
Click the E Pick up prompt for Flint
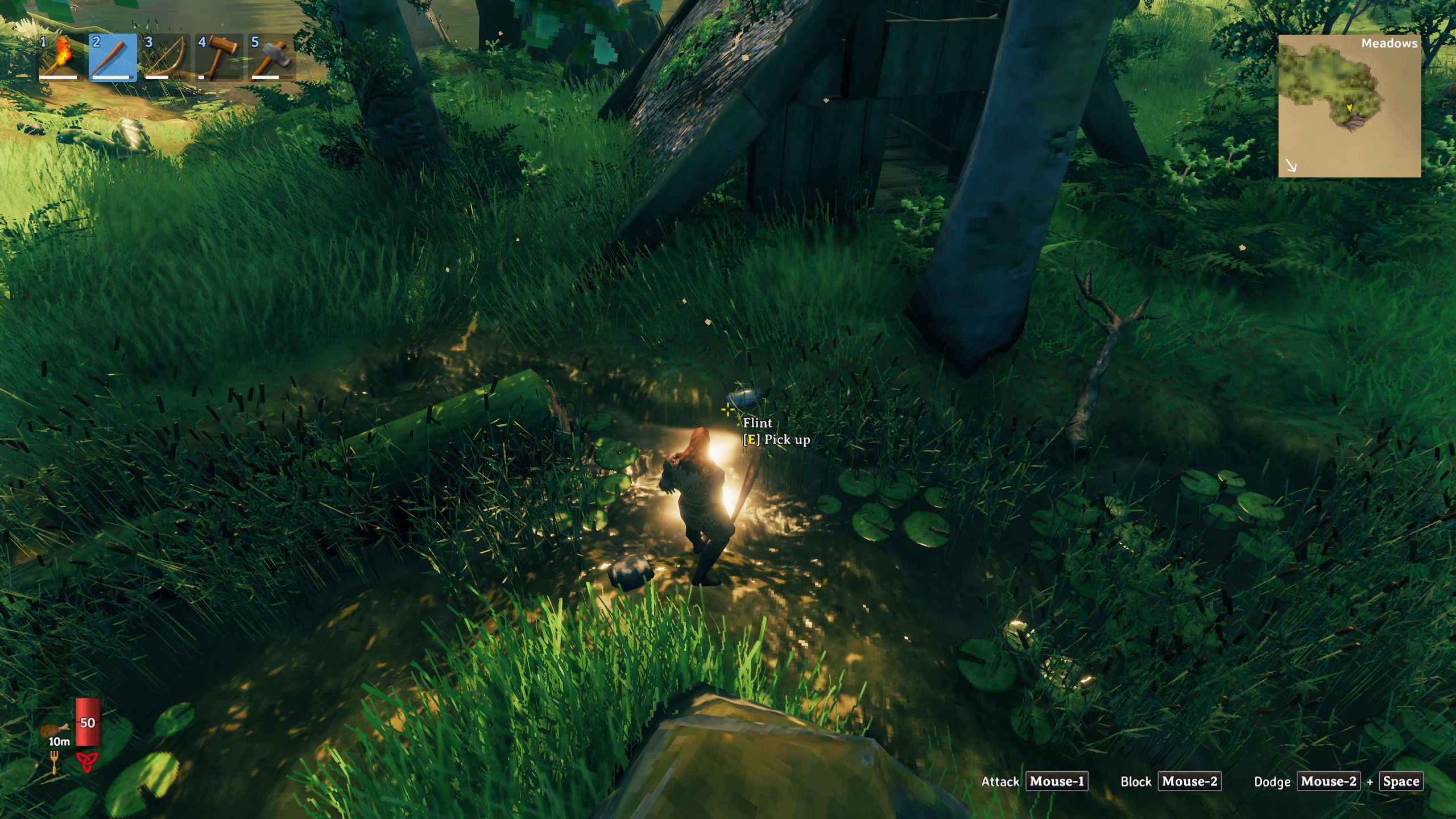(x=777, y=440)
